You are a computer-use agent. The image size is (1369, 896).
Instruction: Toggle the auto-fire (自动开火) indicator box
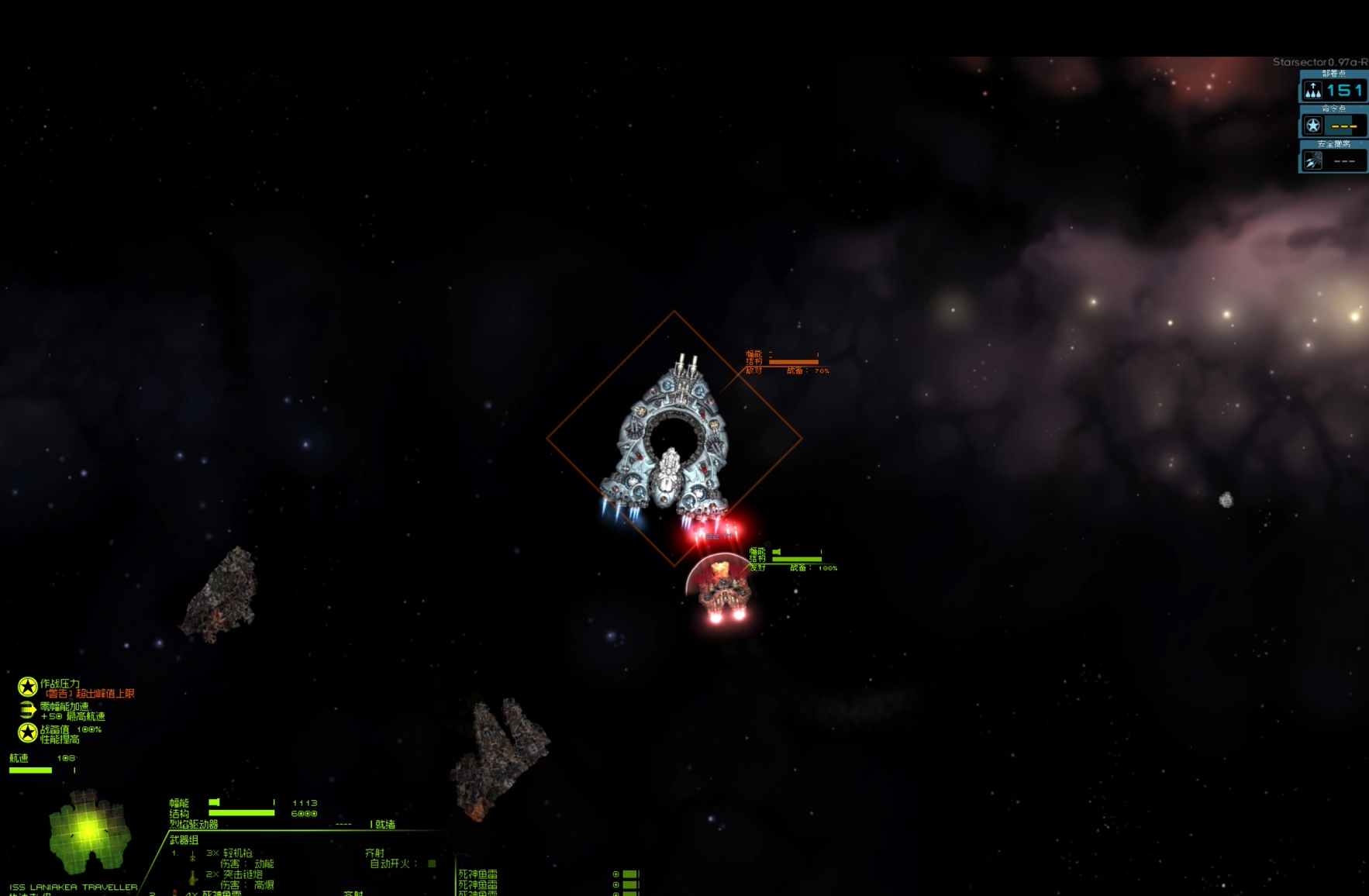432,863
